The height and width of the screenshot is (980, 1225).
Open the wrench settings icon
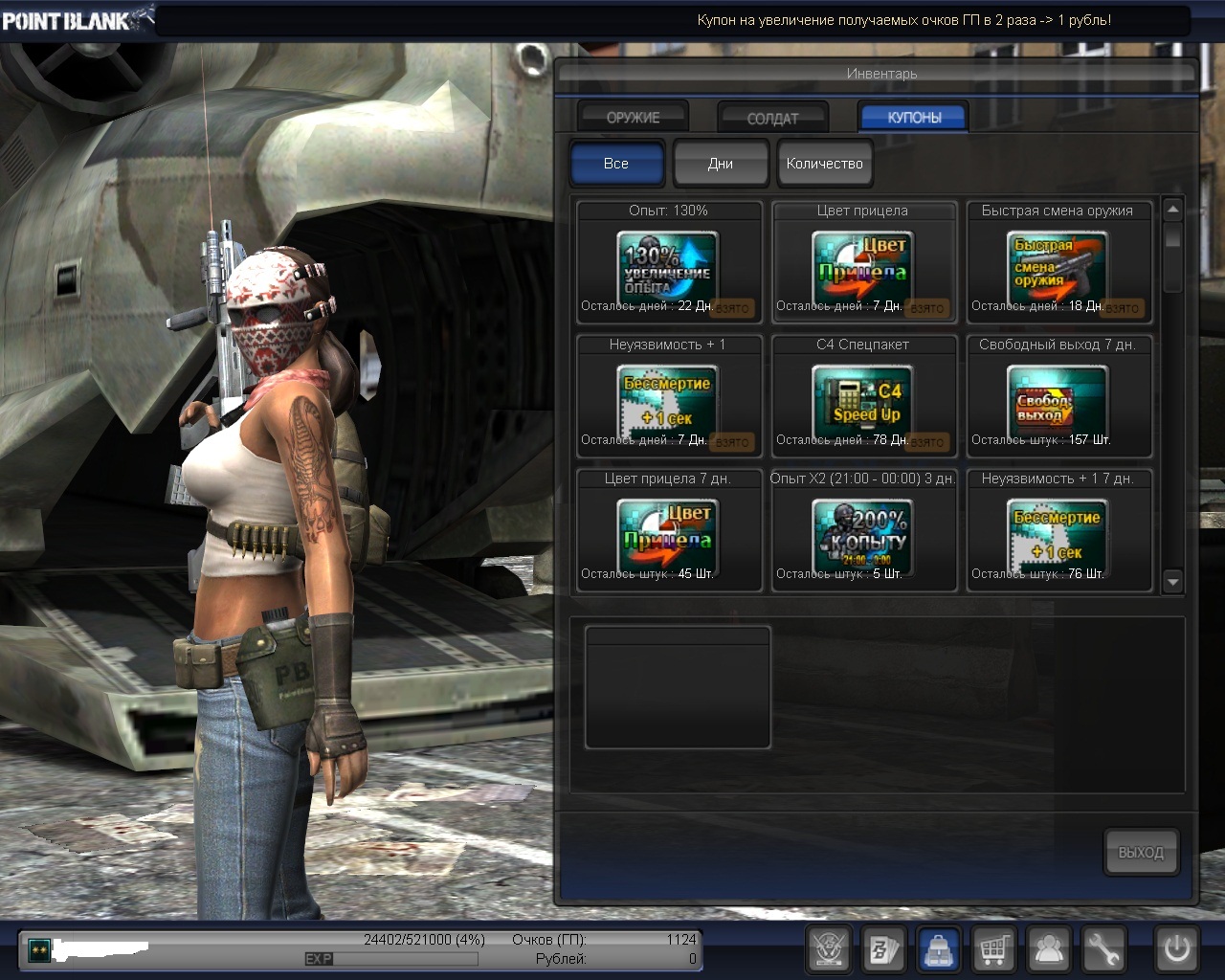click(1102, 949)
